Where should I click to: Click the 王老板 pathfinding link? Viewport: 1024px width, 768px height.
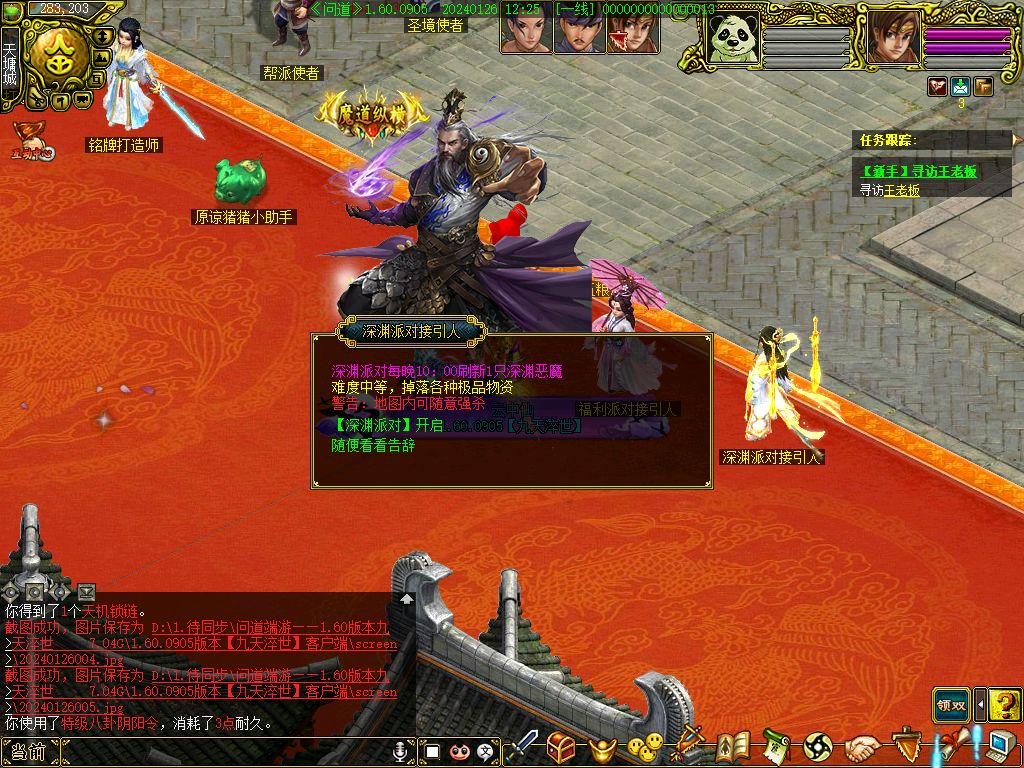point(900,190)
